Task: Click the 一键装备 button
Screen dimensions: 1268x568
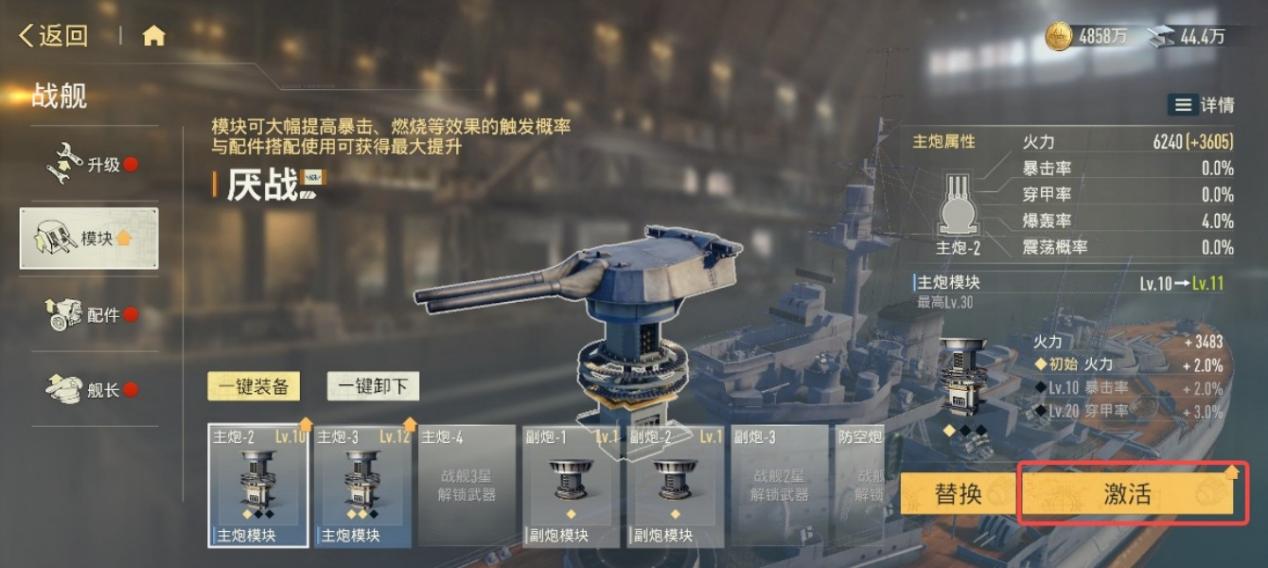Action: (x=253, y=386)
